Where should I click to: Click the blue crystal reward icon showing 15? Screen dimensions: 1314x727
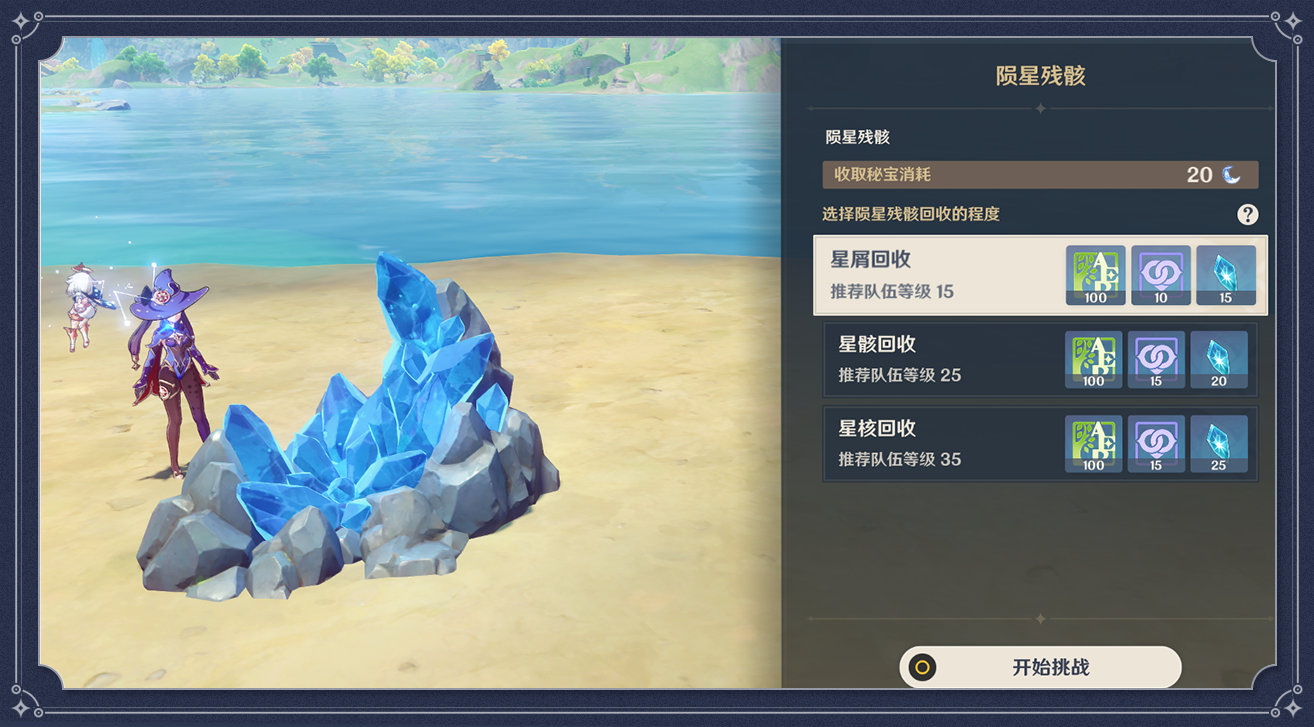click(x=1225, y=274)
